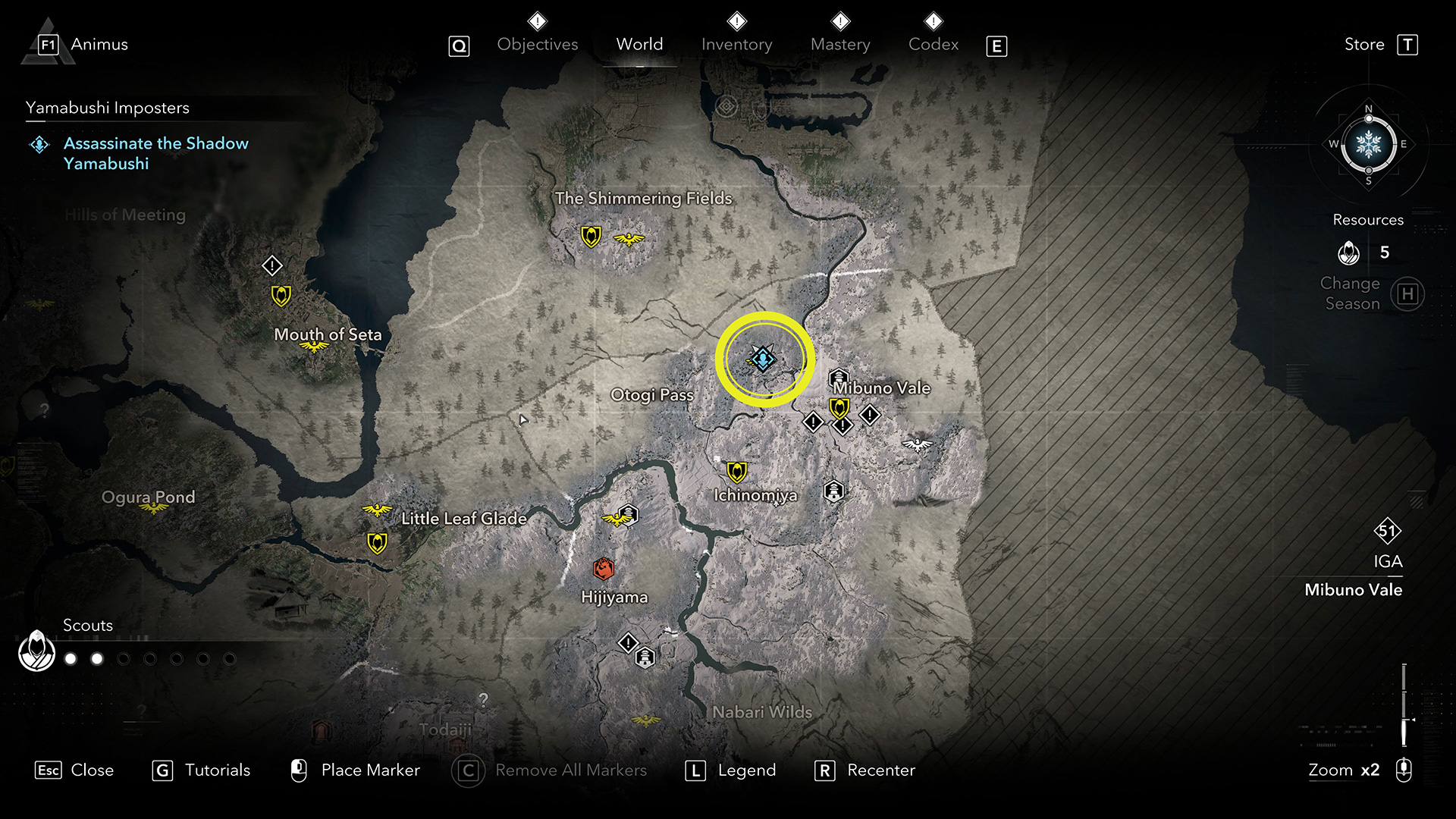Select the yellow shield marker at Ichinomiya

click(x=736, y=472)
